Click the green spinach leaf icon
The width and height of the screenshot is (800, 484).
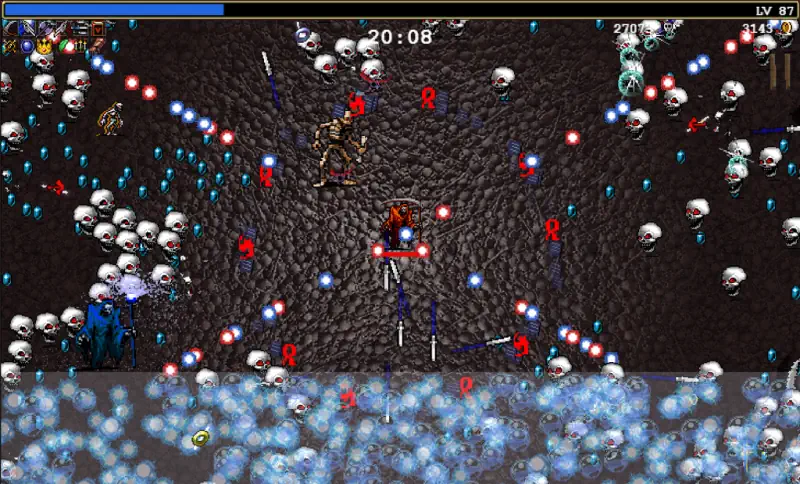tap(63, 45)
